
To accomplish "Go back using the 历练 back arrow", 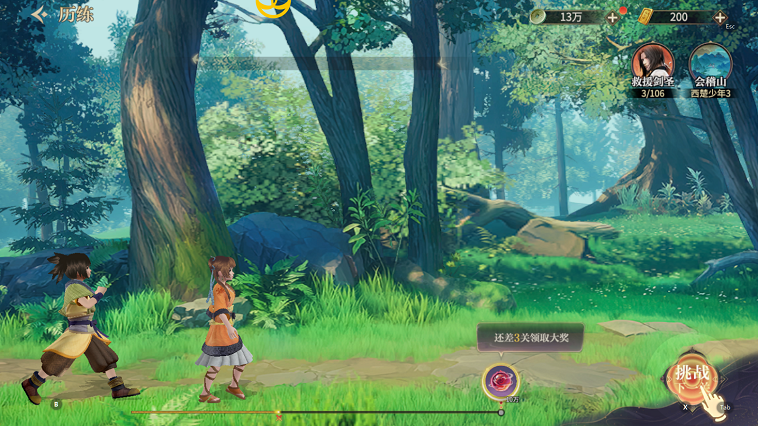I will pyautogui.click(x=39, y=15).
